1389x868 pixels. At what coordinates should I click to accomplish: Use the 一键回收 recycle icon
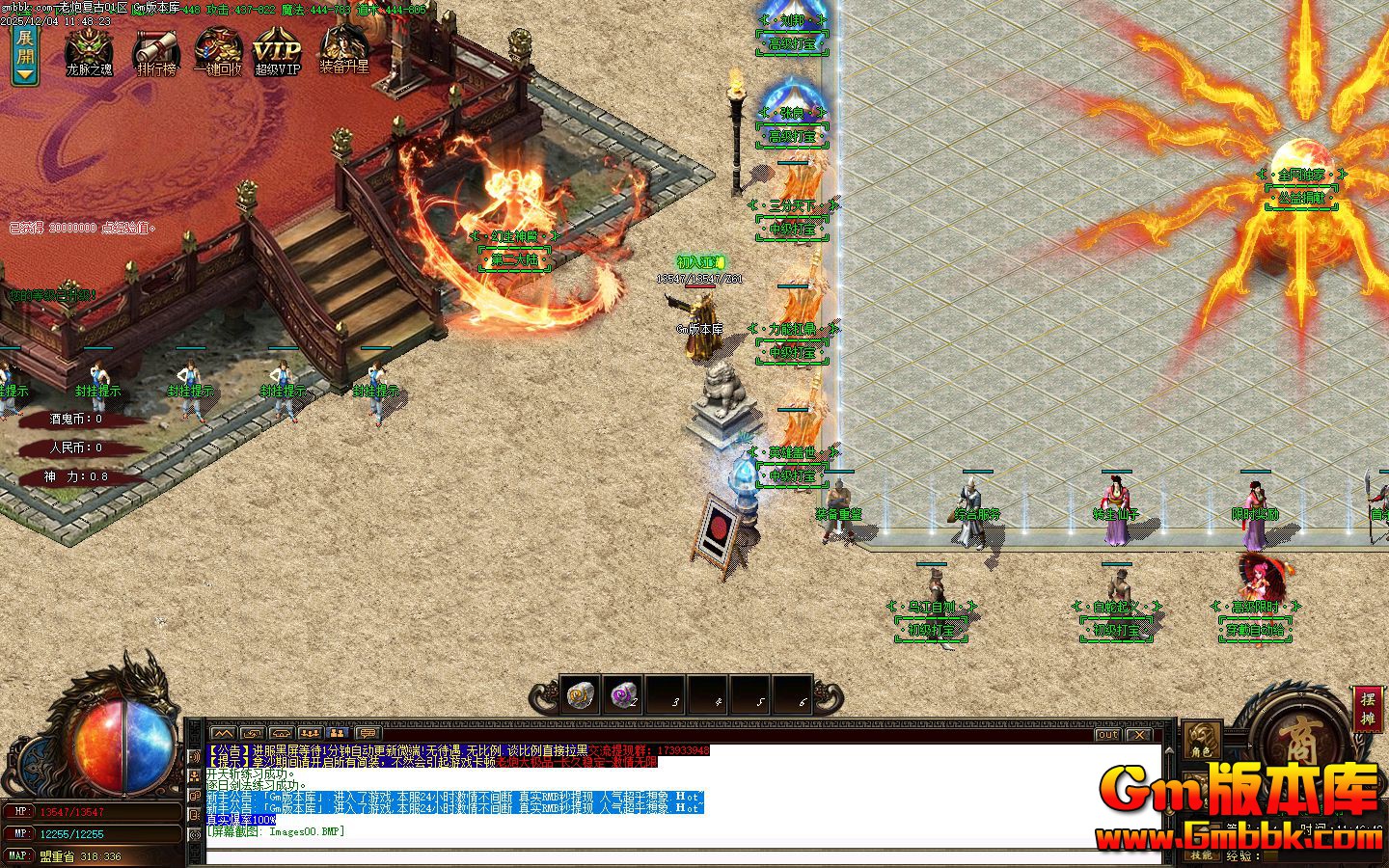pyautogui.click(x=218, y=45)
